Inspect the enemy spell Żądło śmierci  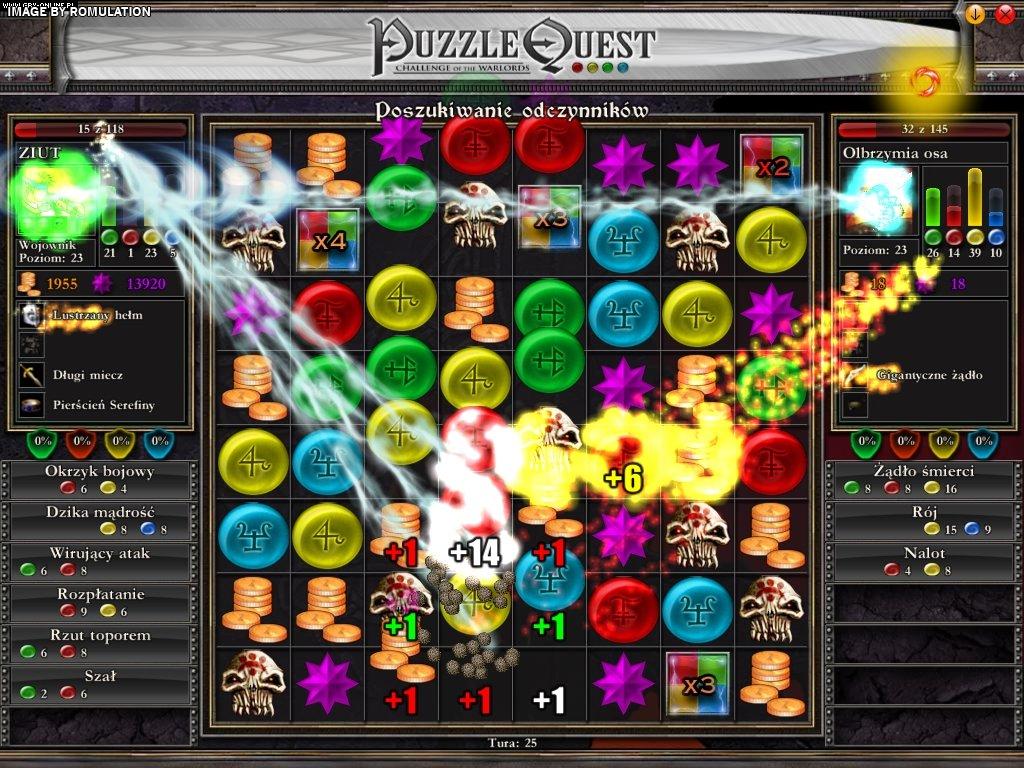[922, 479]
